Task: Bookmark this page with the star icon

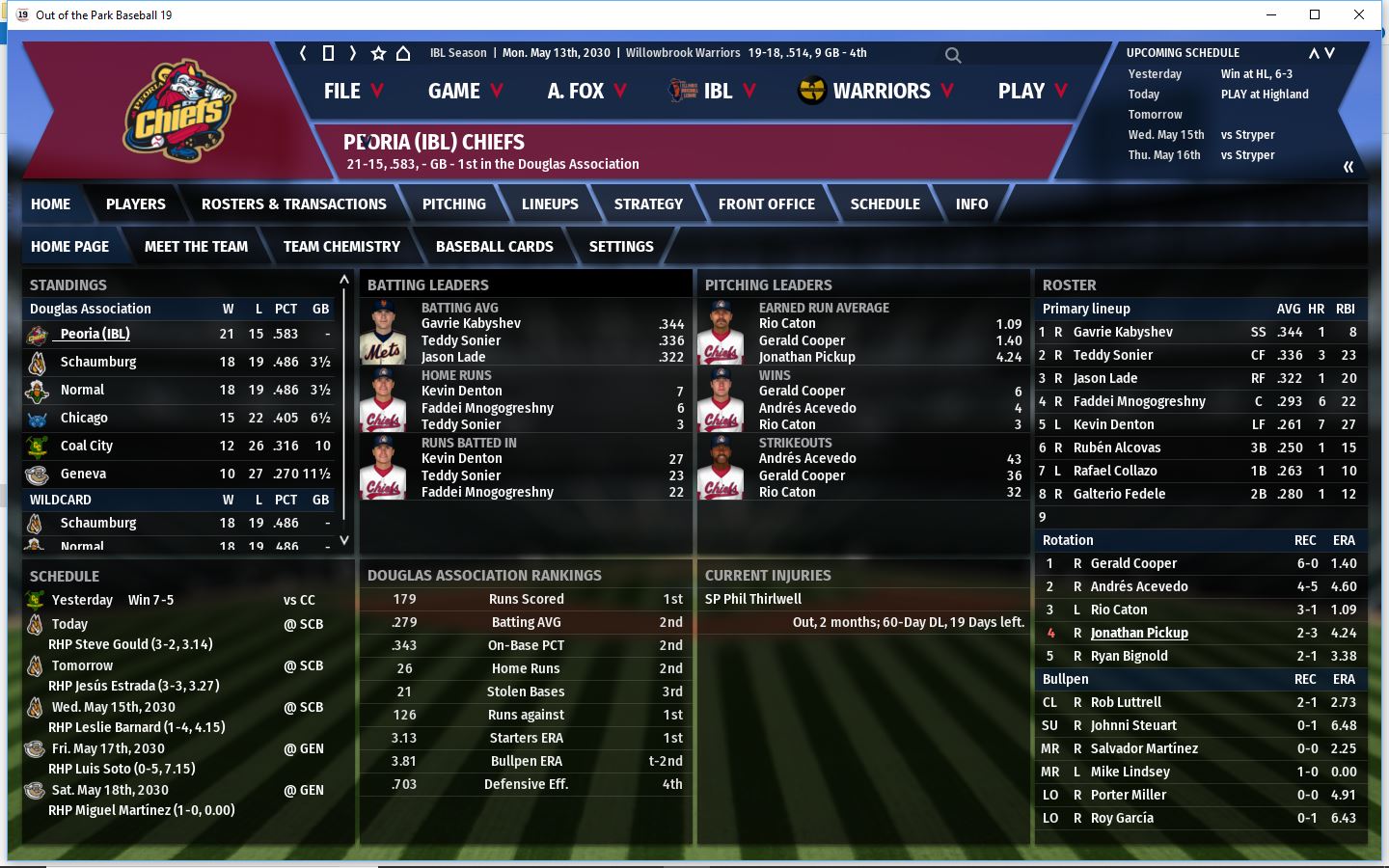Action: (378, 54)
